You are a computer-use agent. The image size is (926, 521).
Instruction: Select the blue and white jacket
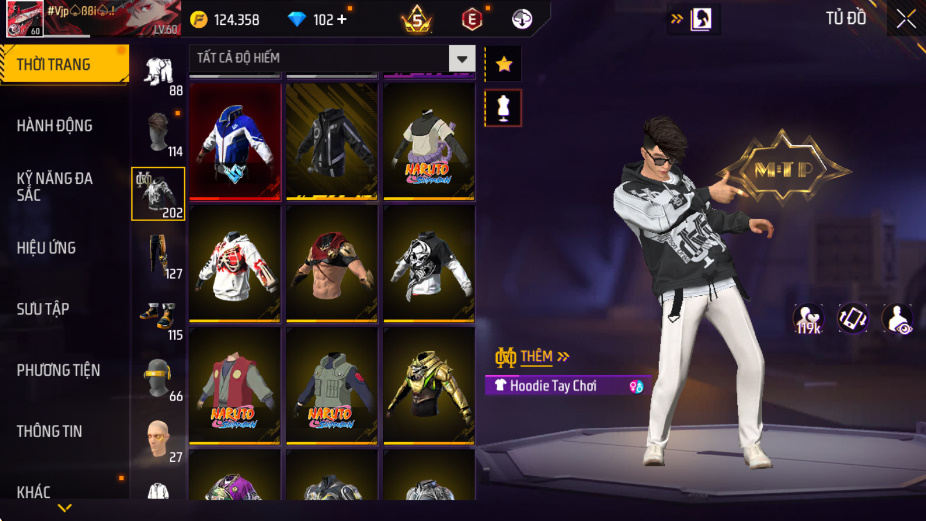click(x=234, y=140)
